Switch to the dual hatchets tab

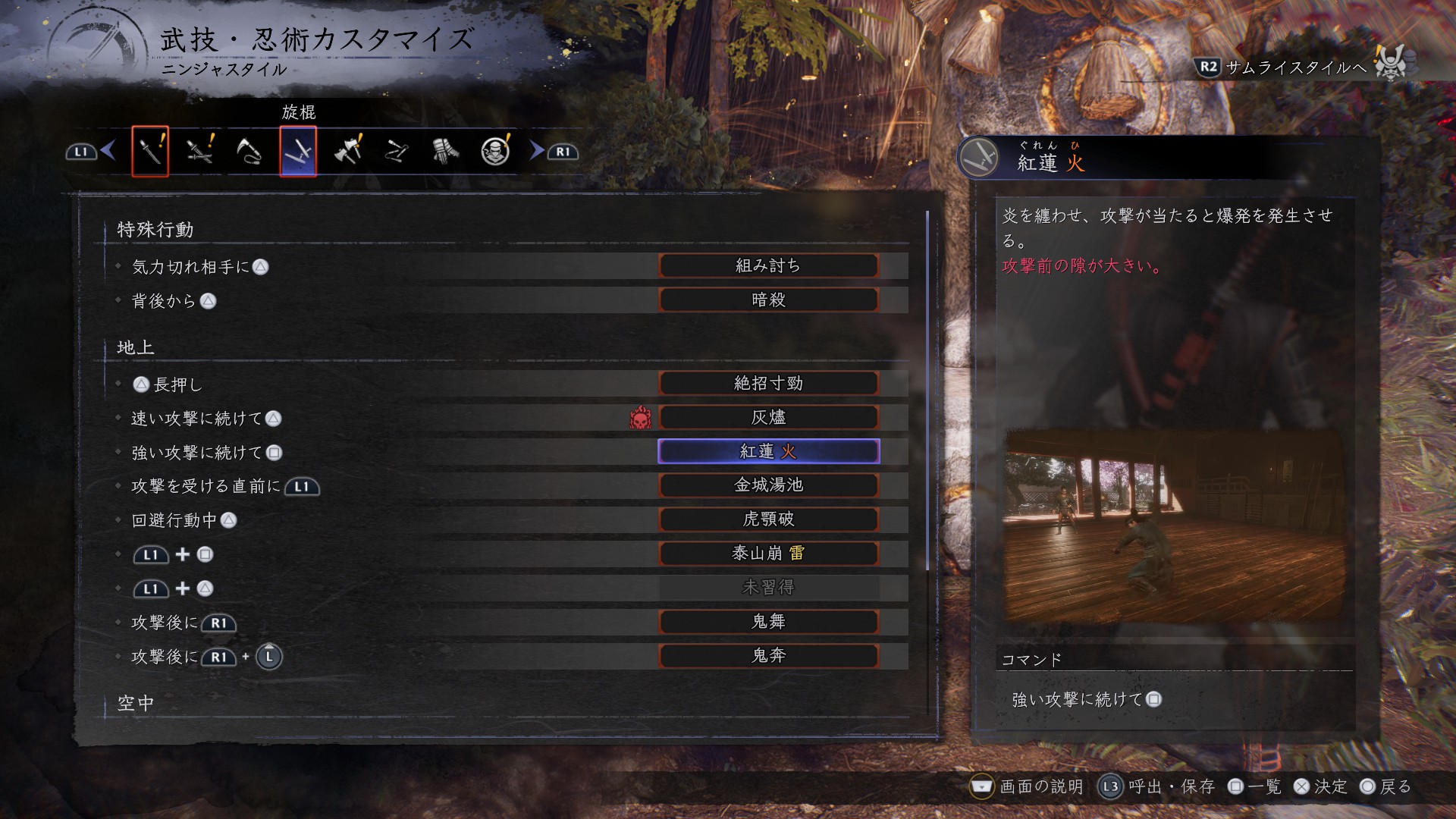pyautogui.click(x=347, y=152)
